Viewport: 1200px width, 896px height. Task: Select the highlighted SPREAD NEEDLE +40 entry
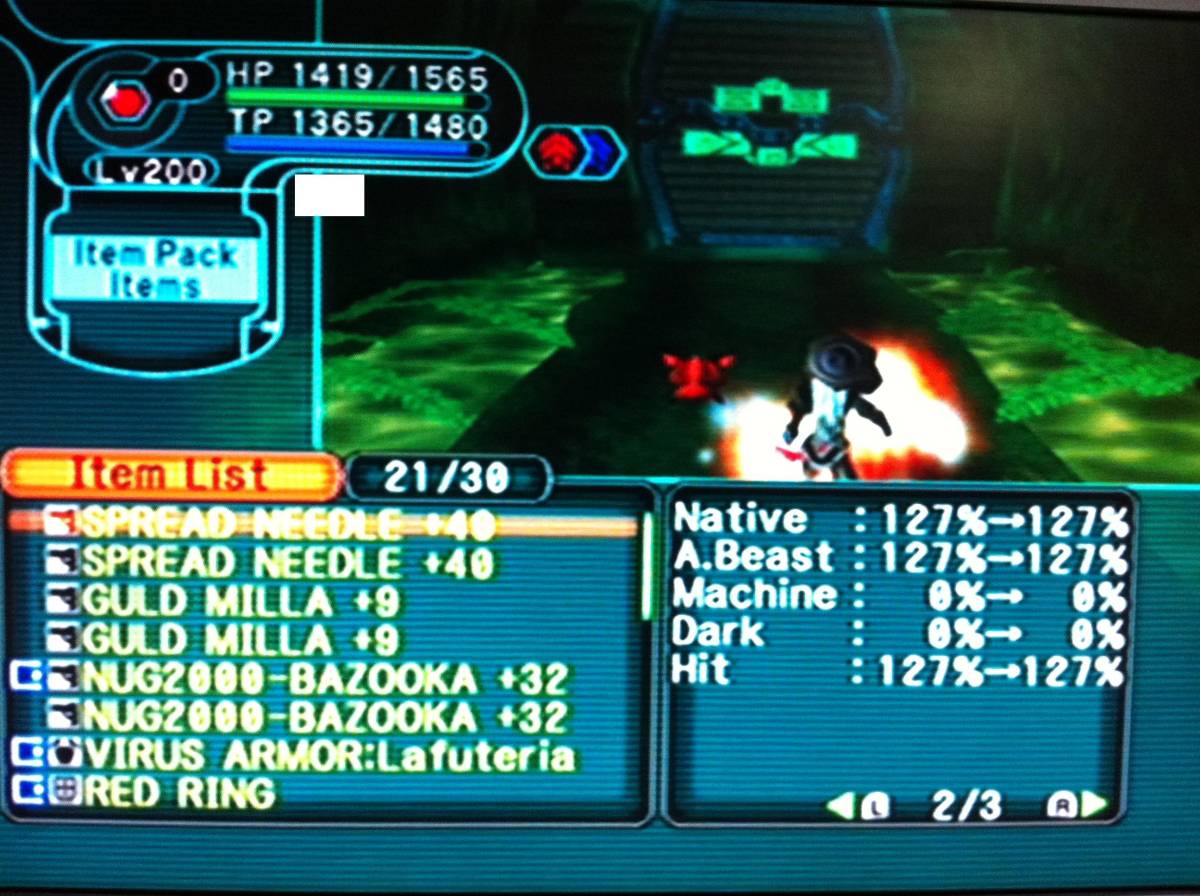click(286, 523)
